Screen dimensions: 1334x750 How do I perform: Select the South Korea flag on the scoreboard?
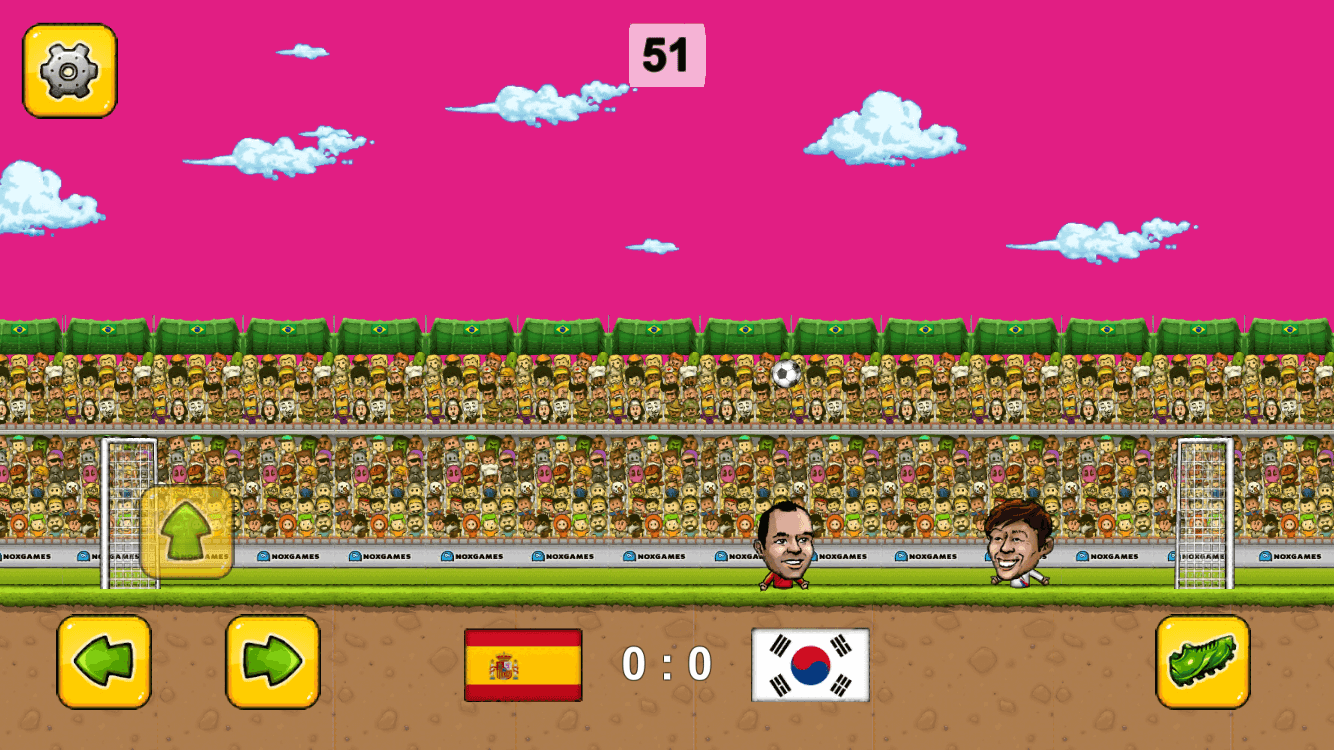click(x=812, y=662)
